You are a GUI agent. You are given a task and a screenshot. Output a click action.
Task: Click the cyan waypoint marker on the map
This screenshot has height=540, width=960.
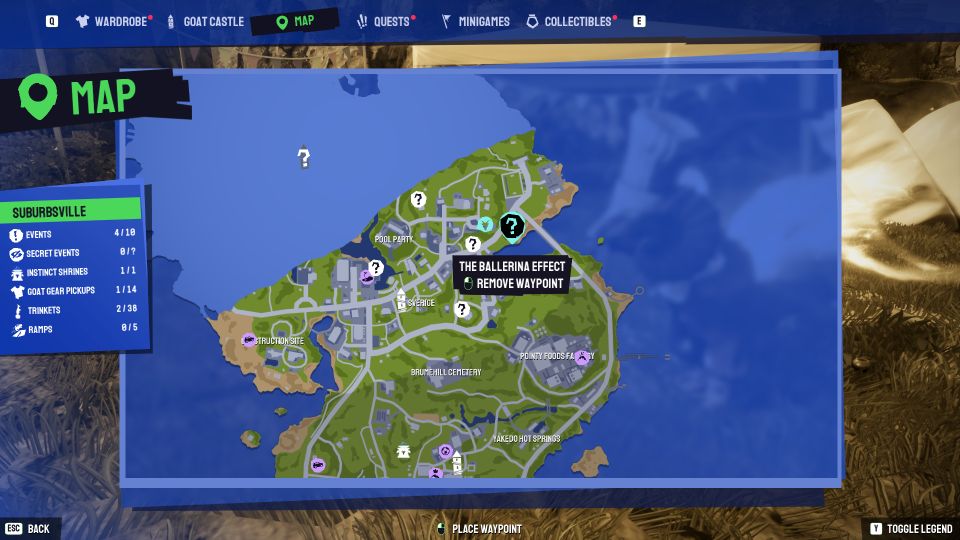[485, 224]
